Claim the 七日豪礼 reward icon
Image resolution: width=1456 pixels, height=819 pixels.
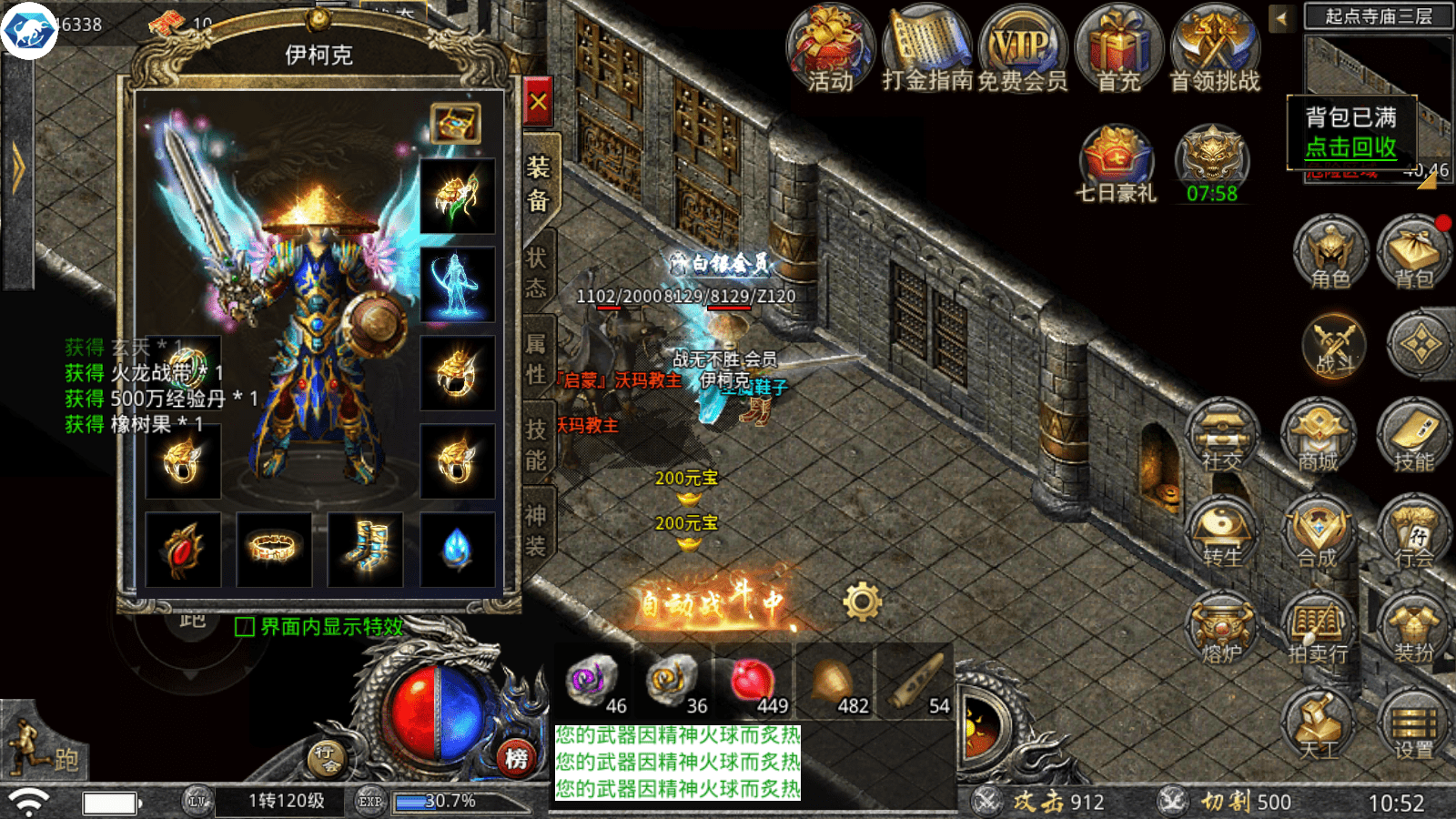click(x=1116, y=164)
